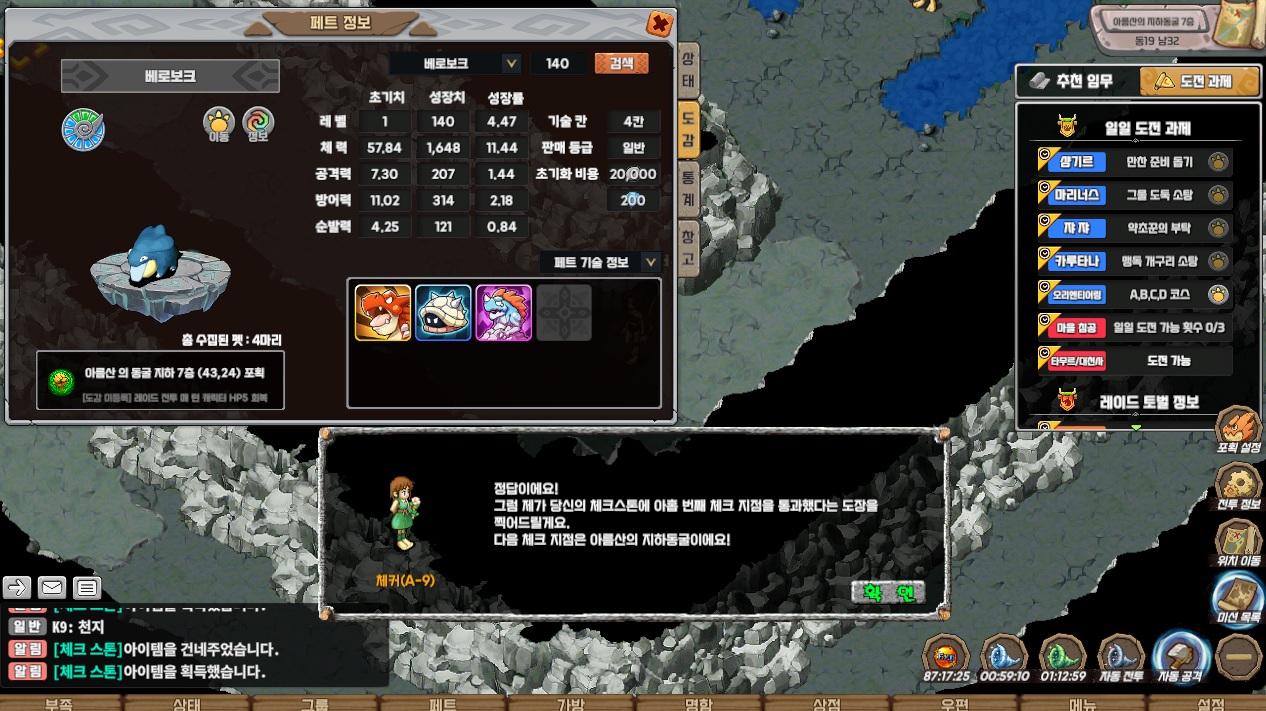Select the red dinosaur pet skill icon
The height and width of the screenshot is (711, 1266).
[383, 313]
